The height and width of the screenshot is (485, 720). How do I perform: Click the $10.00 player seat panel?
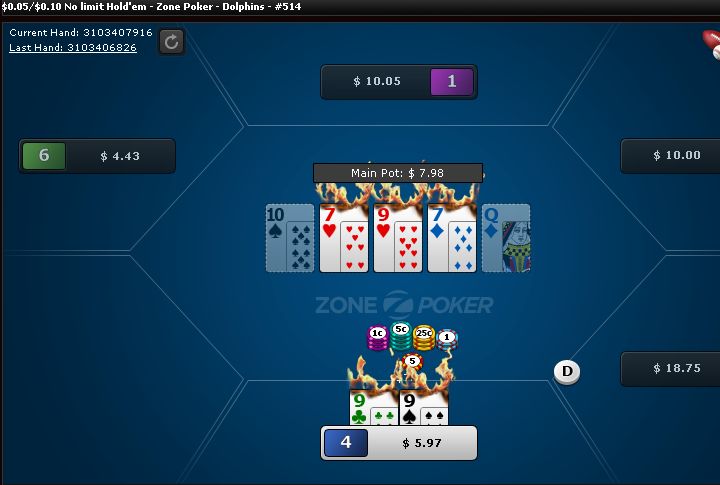pyautogui.click(x=670, y=156)
